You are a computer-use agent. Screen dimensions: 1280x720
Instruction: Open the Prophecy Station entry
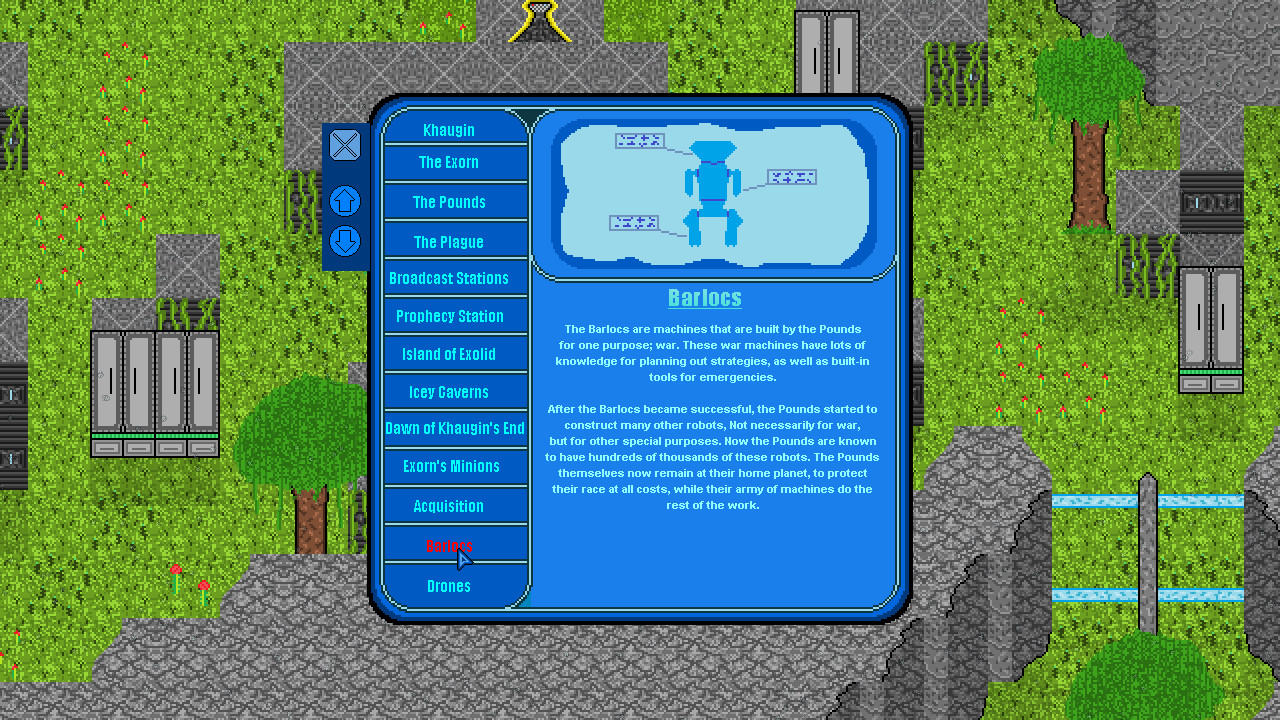(449, 316)
